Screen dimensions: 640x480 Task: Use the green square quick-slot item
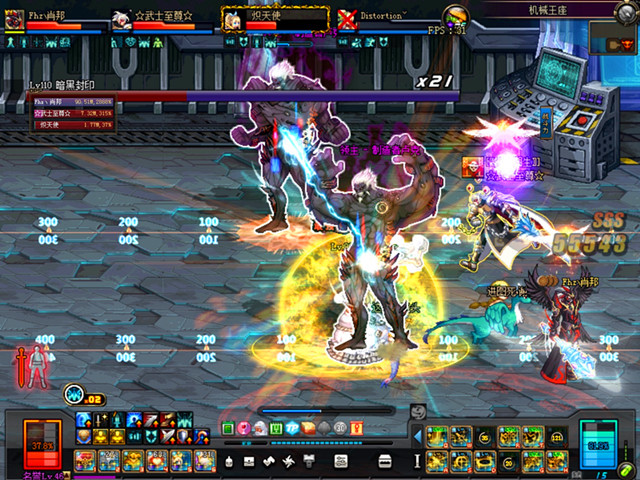point(228,428)
